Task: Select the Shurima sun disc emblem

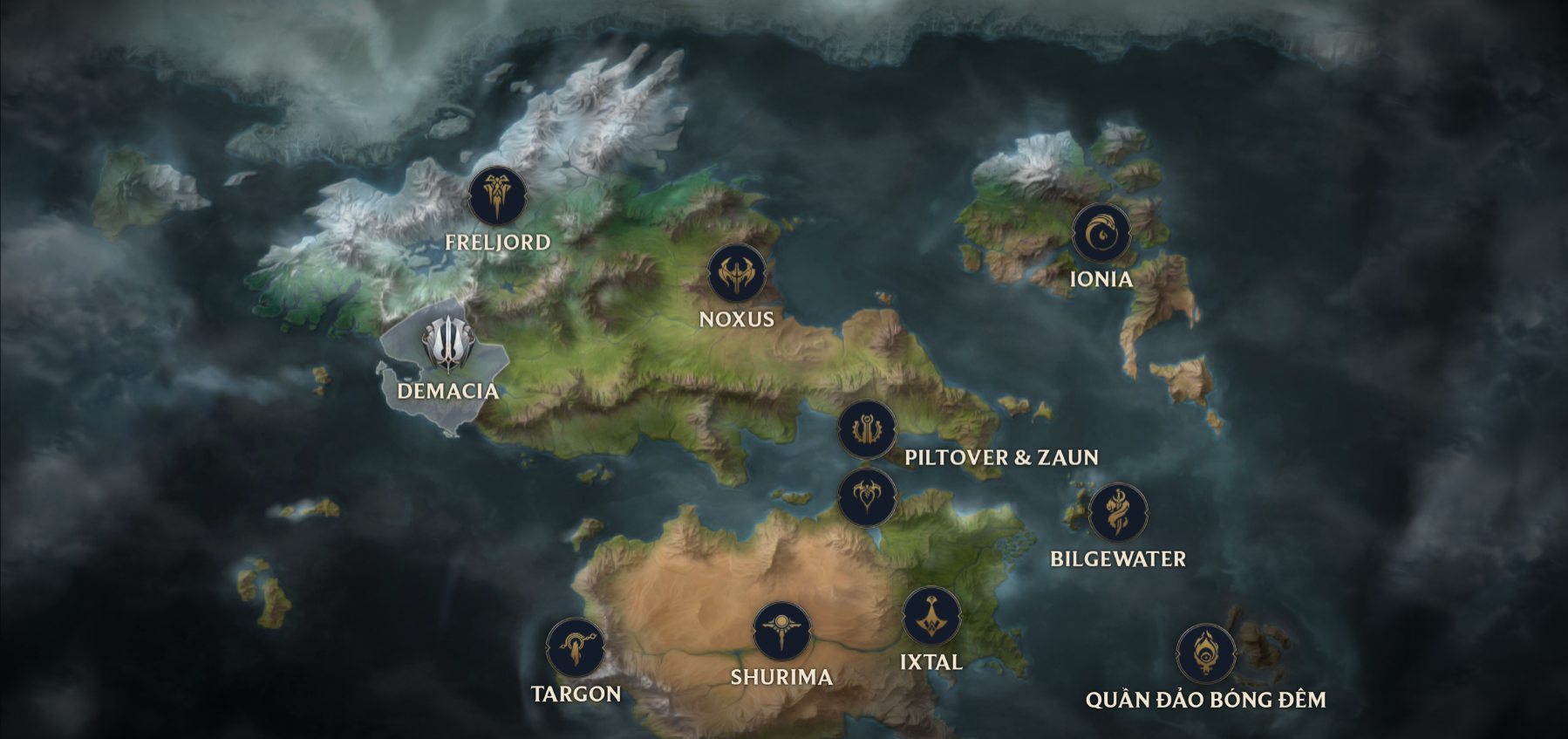Action: pos(782,631)
